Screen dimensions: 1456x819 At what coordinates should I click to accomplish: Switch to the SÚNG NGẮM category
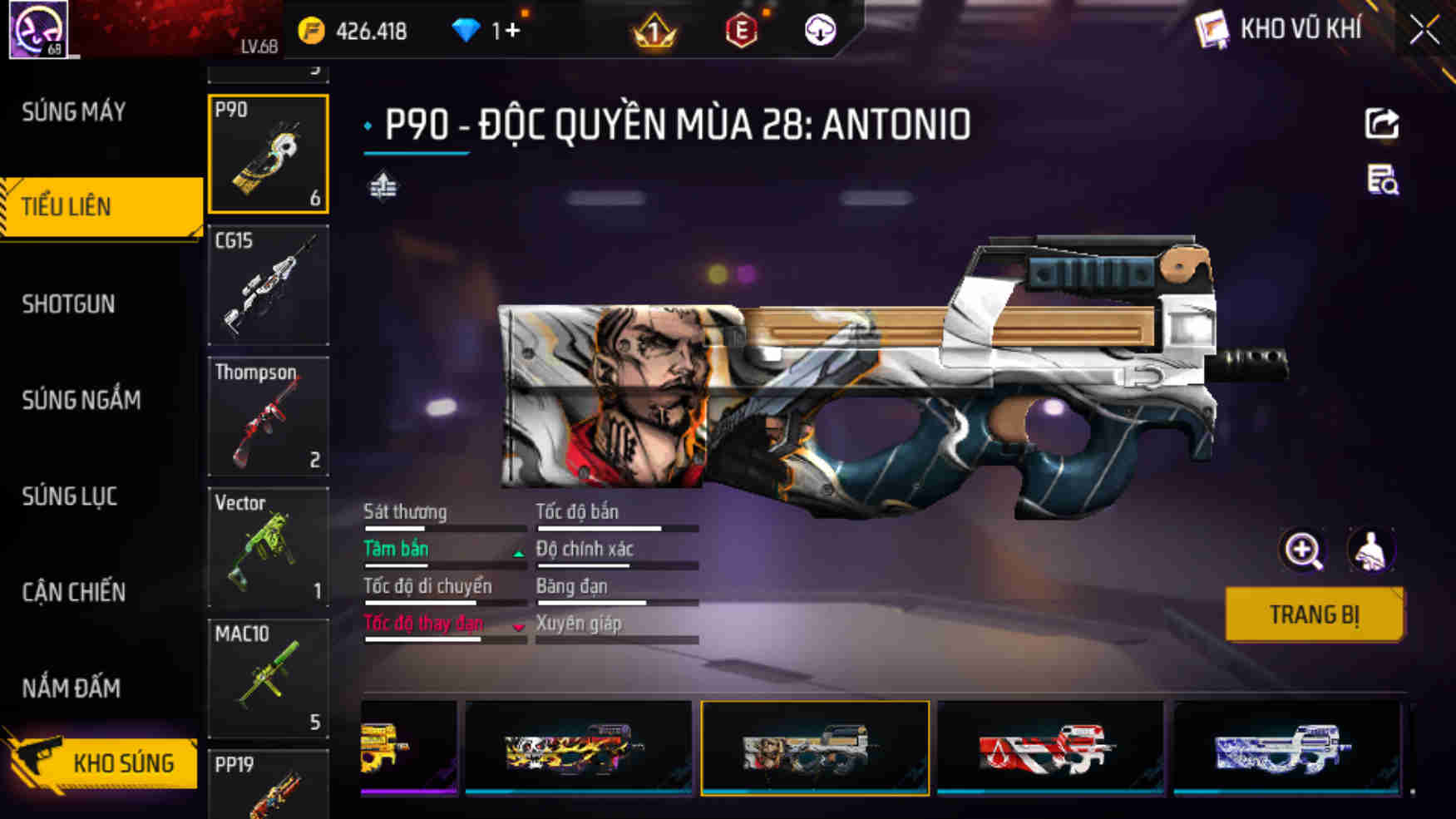[79, 400]
